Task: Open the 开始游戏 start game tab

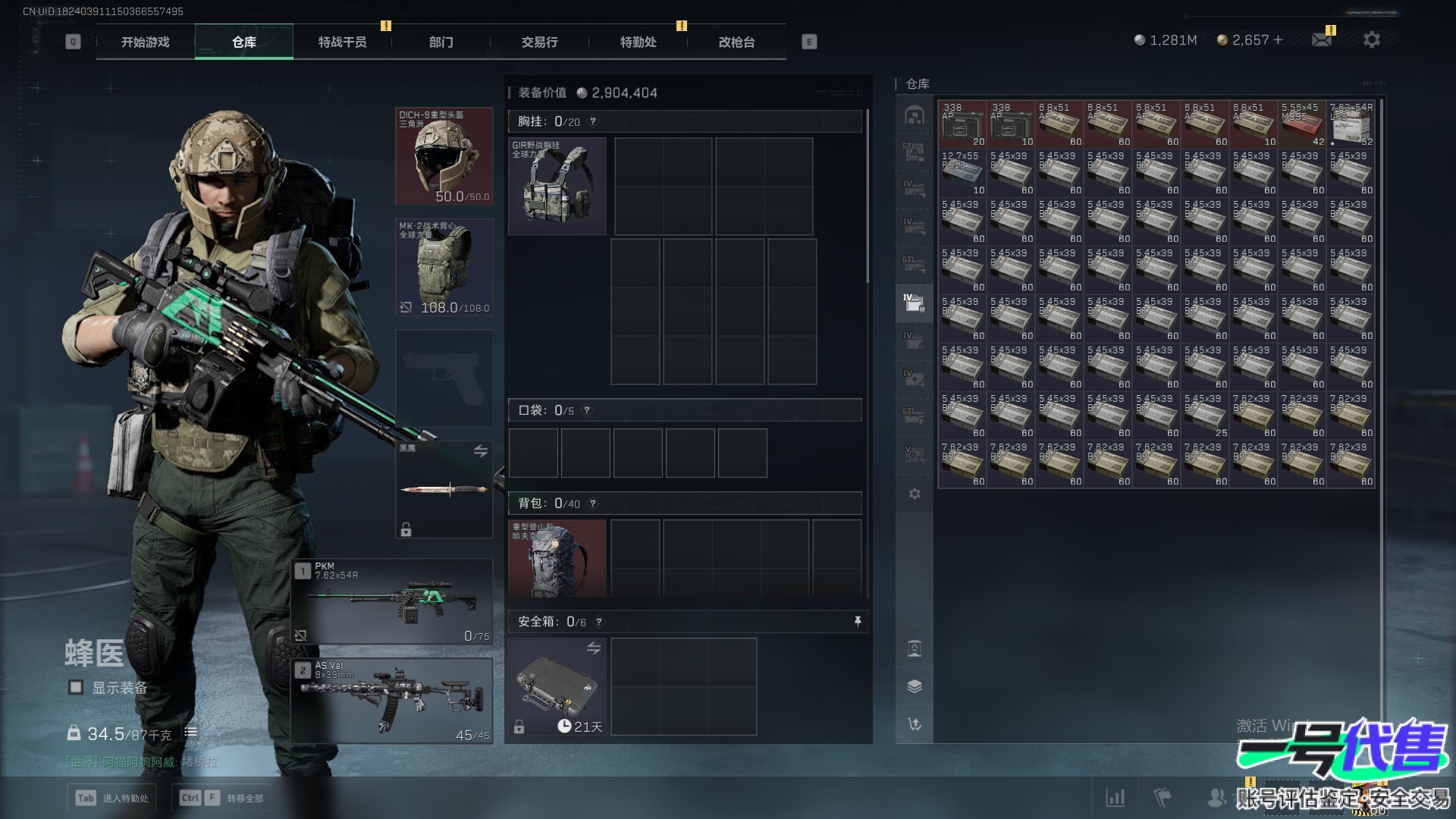Action: (145, 42)
